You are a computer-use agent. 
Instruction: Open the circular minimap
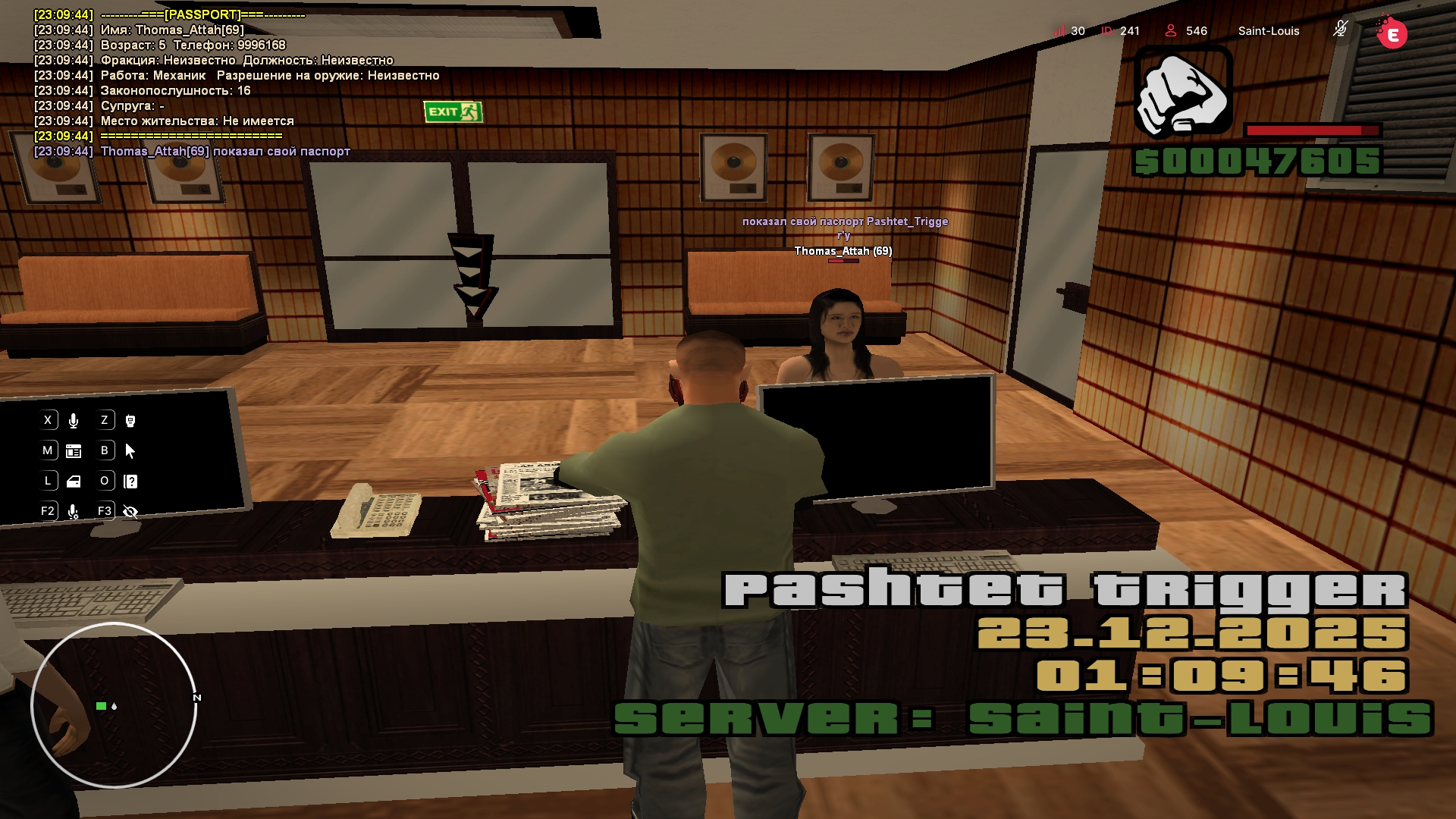(x=114, y=705)
